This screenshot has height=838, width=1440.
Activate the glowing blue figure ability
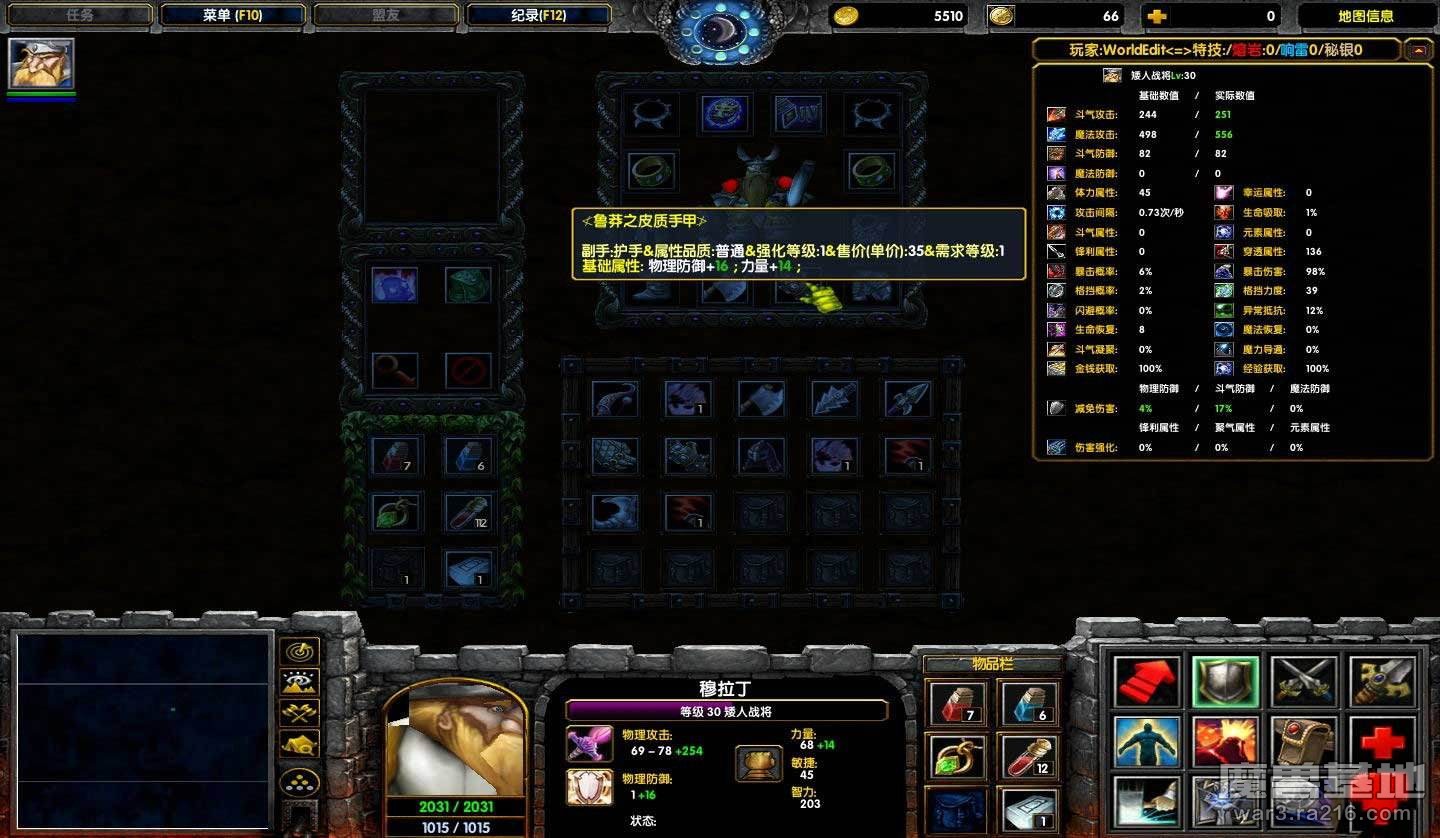[1145, 741]
